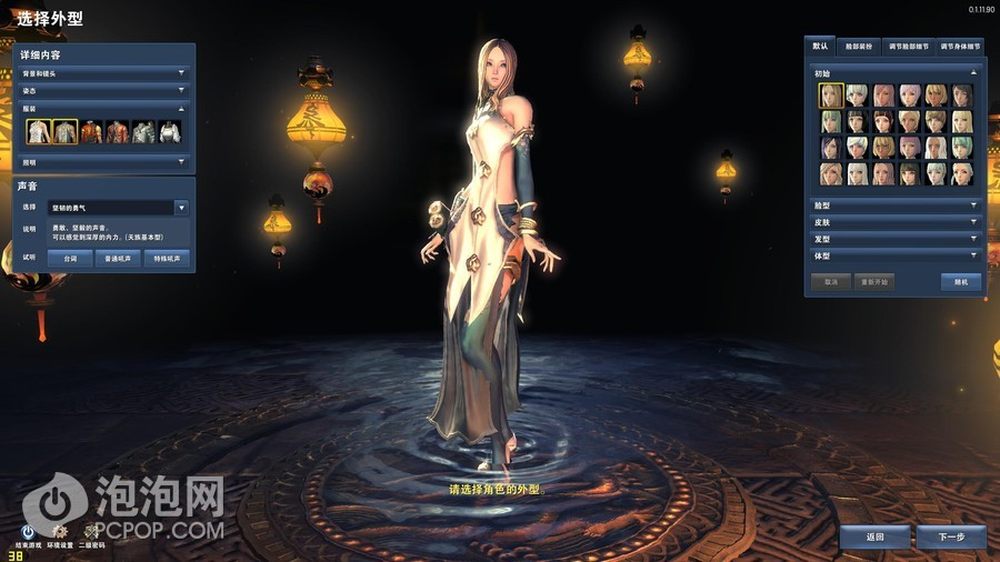The width and height of the screenshot is (1000, 562).
Task: Expand the 发型 hairstyle section
Action: pyautogui.click(x=894, y=239)
